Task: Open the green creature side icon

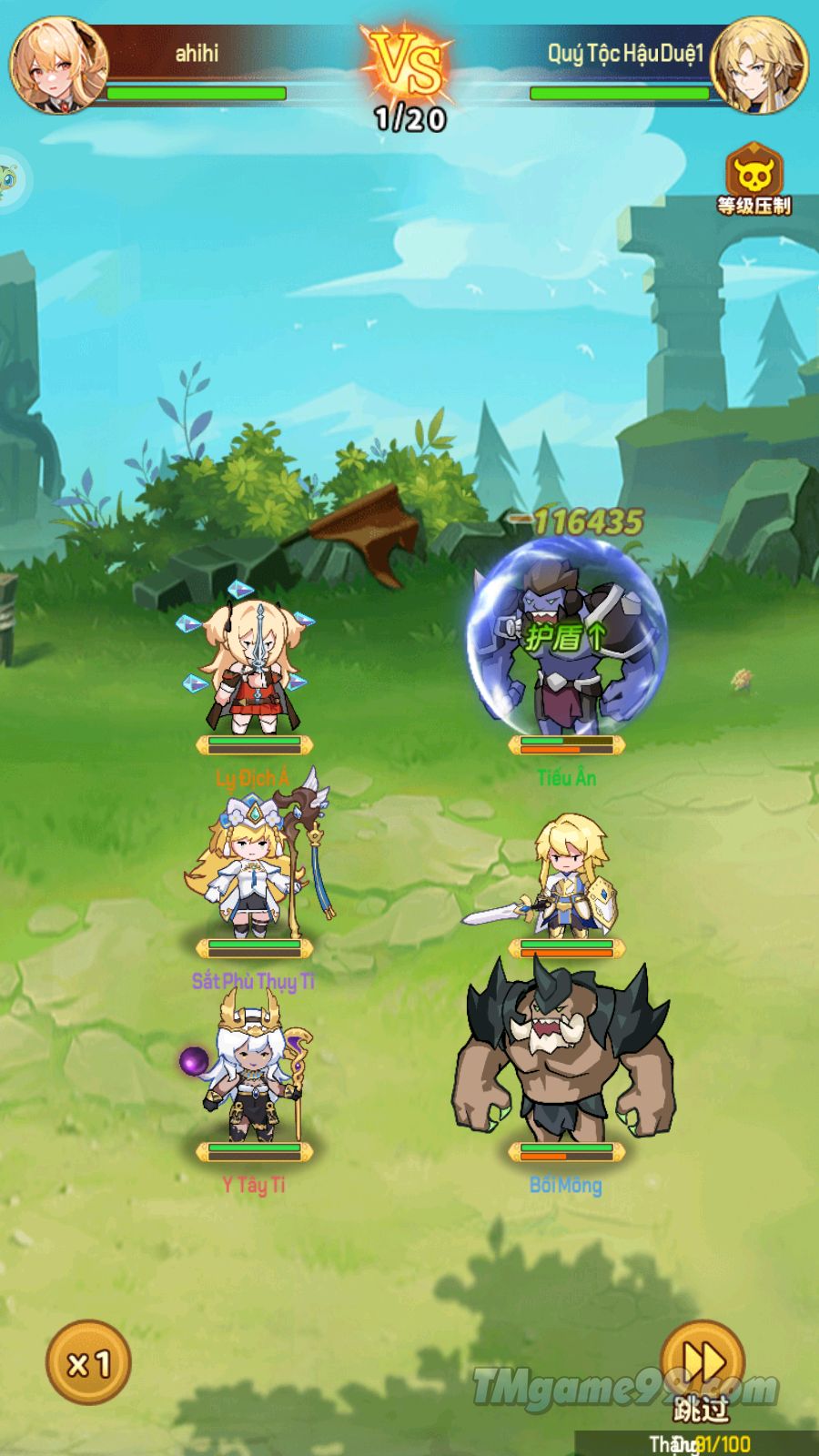Action: click(9, 179)
